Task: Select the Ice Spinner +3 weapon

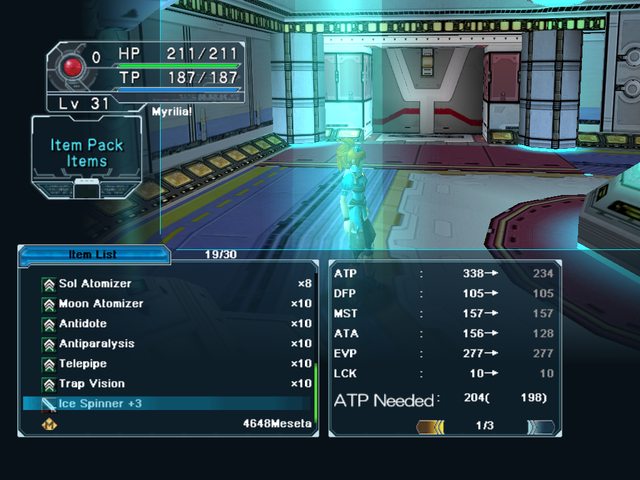Action: (100, 404)
